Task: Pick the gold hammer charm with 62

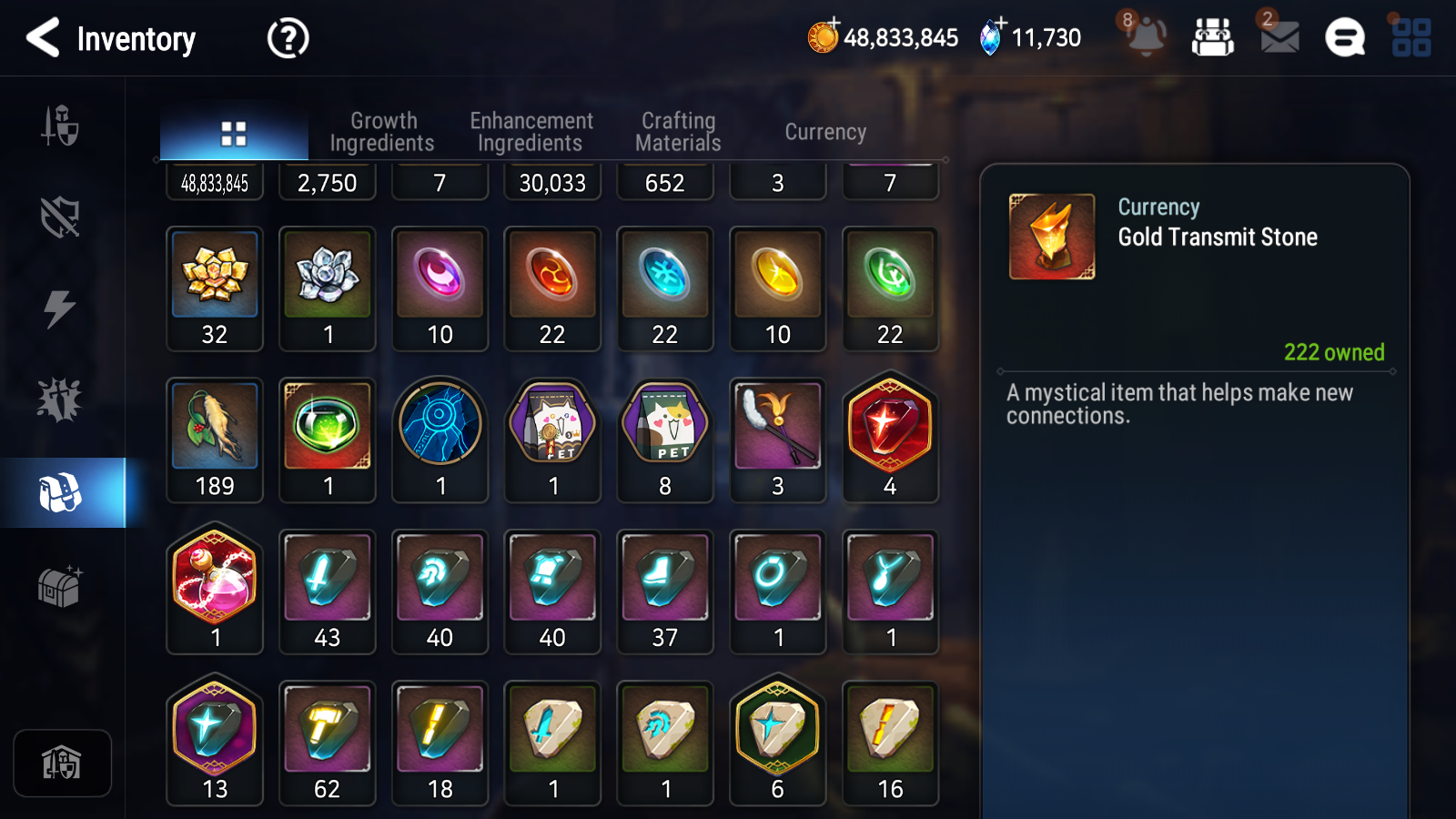Action: [328, 743]
